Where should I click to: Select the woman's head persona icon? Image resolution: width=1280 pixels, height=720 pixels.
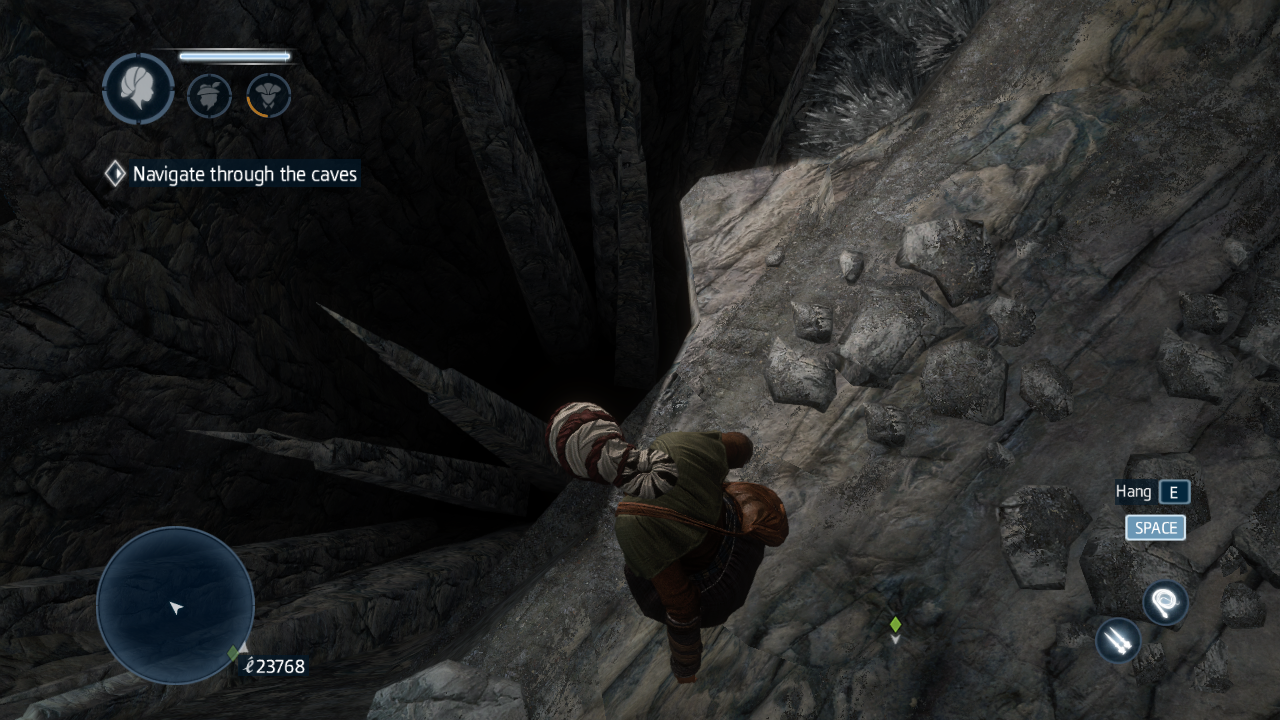pyautogui.click(x=138, y=89)
